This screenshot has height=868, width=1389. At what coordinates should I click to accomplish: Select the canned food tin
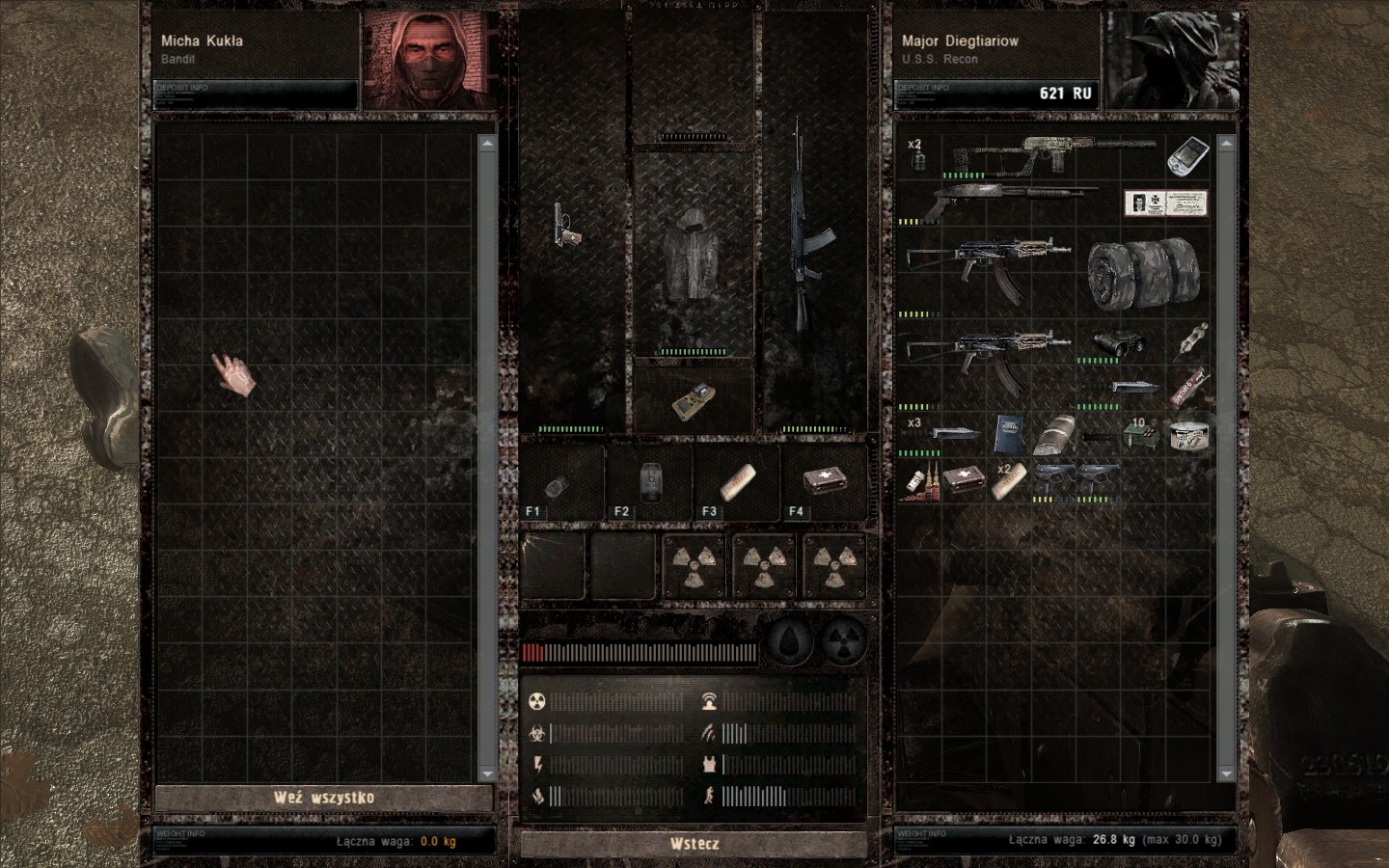(1188, 434)
